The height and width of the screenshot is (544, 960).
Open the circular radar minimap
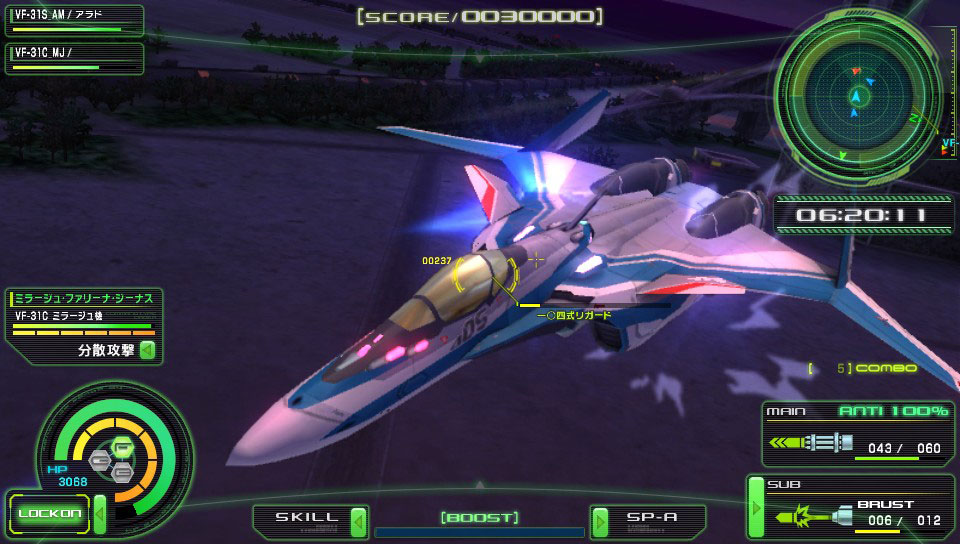click(857, 96)
